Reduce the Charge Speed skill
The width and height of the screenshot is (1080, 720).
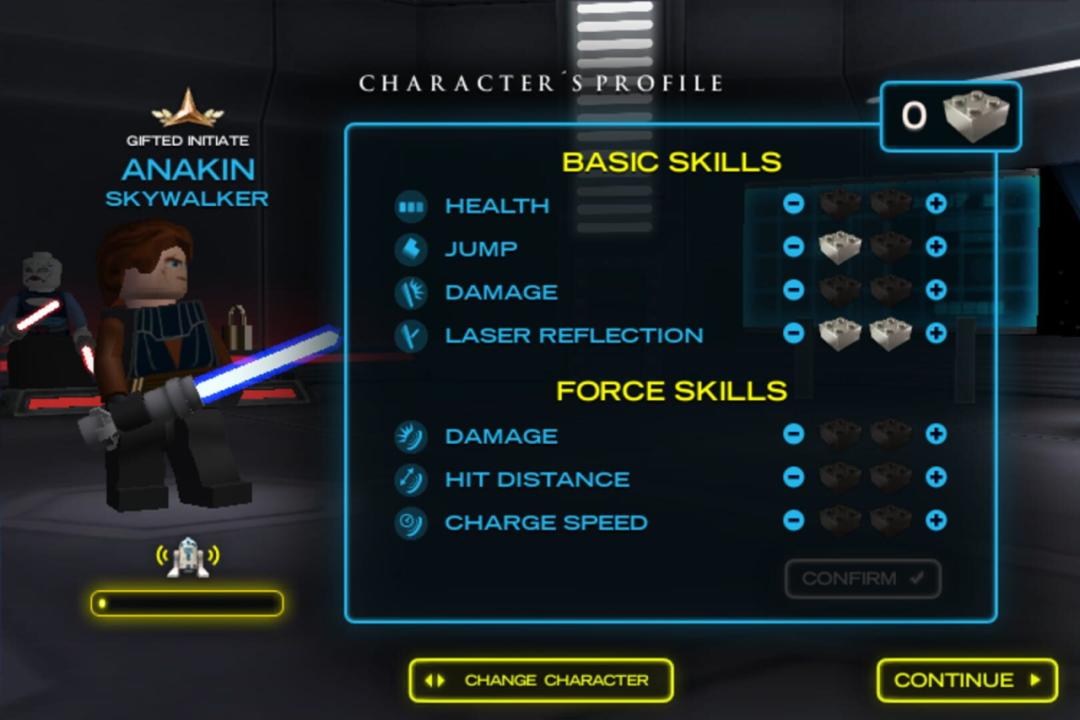[793, 520]
